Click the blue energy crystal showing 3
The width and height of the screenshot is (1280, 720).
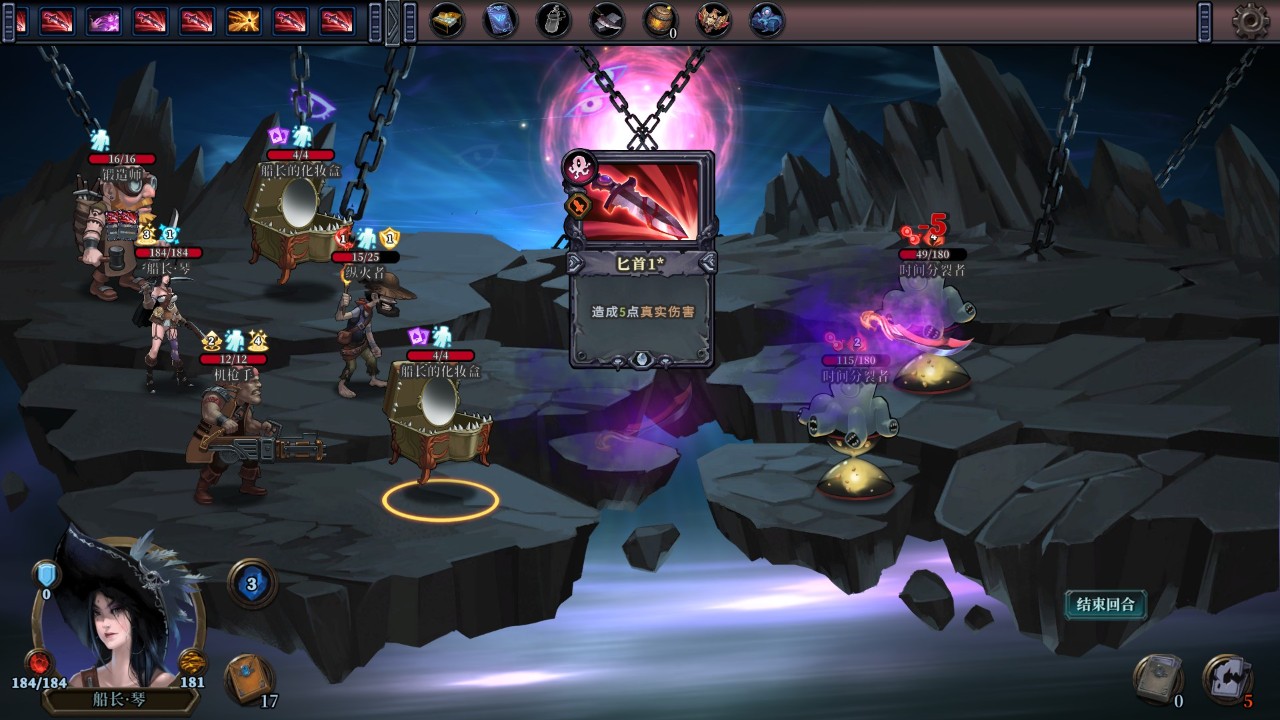252,582
